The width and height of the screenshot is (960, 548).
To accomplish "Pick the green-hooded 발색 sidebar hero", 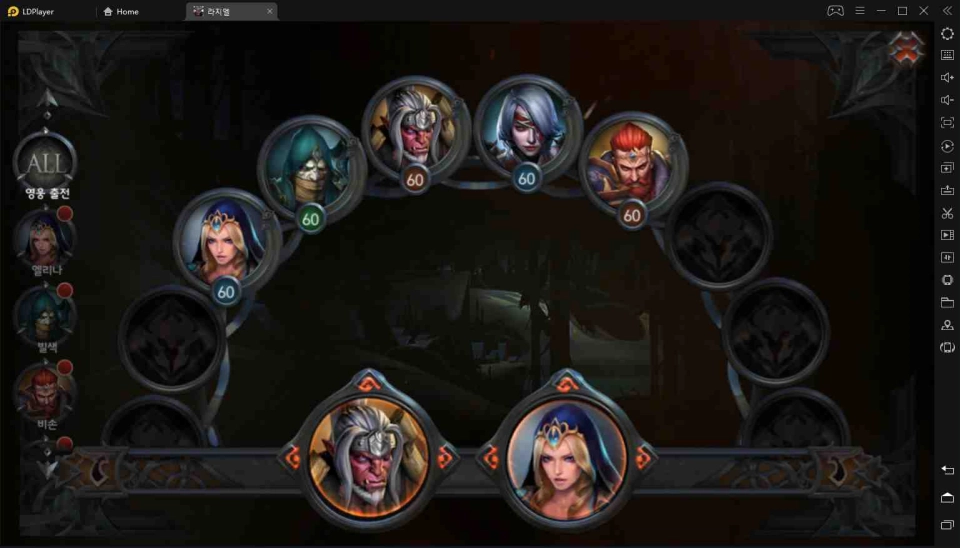I will pos(44,315).
